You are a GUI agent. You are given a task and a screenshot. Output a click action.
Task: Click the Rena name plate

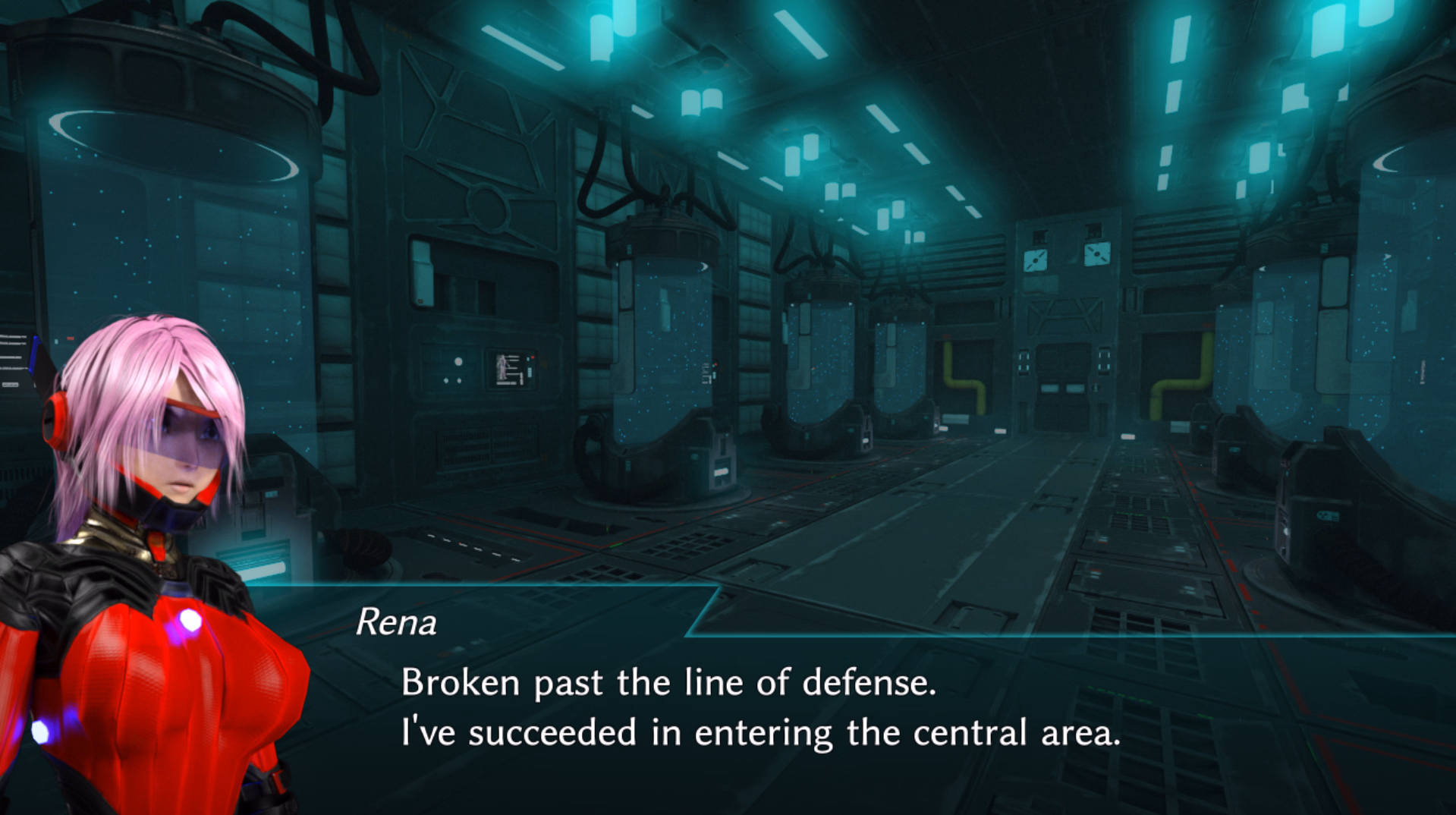click(x=397, y=622)
